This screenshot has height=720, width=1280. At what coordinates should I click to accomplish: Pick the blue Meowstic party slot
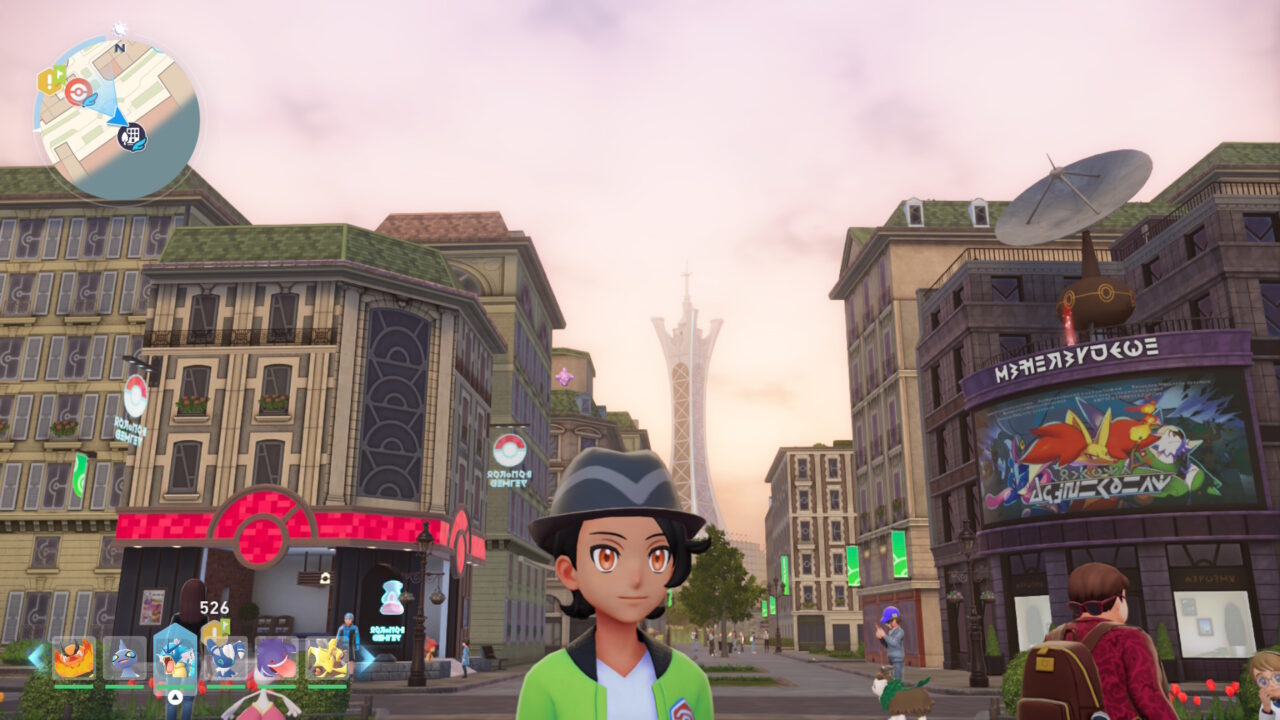(226, 659)
